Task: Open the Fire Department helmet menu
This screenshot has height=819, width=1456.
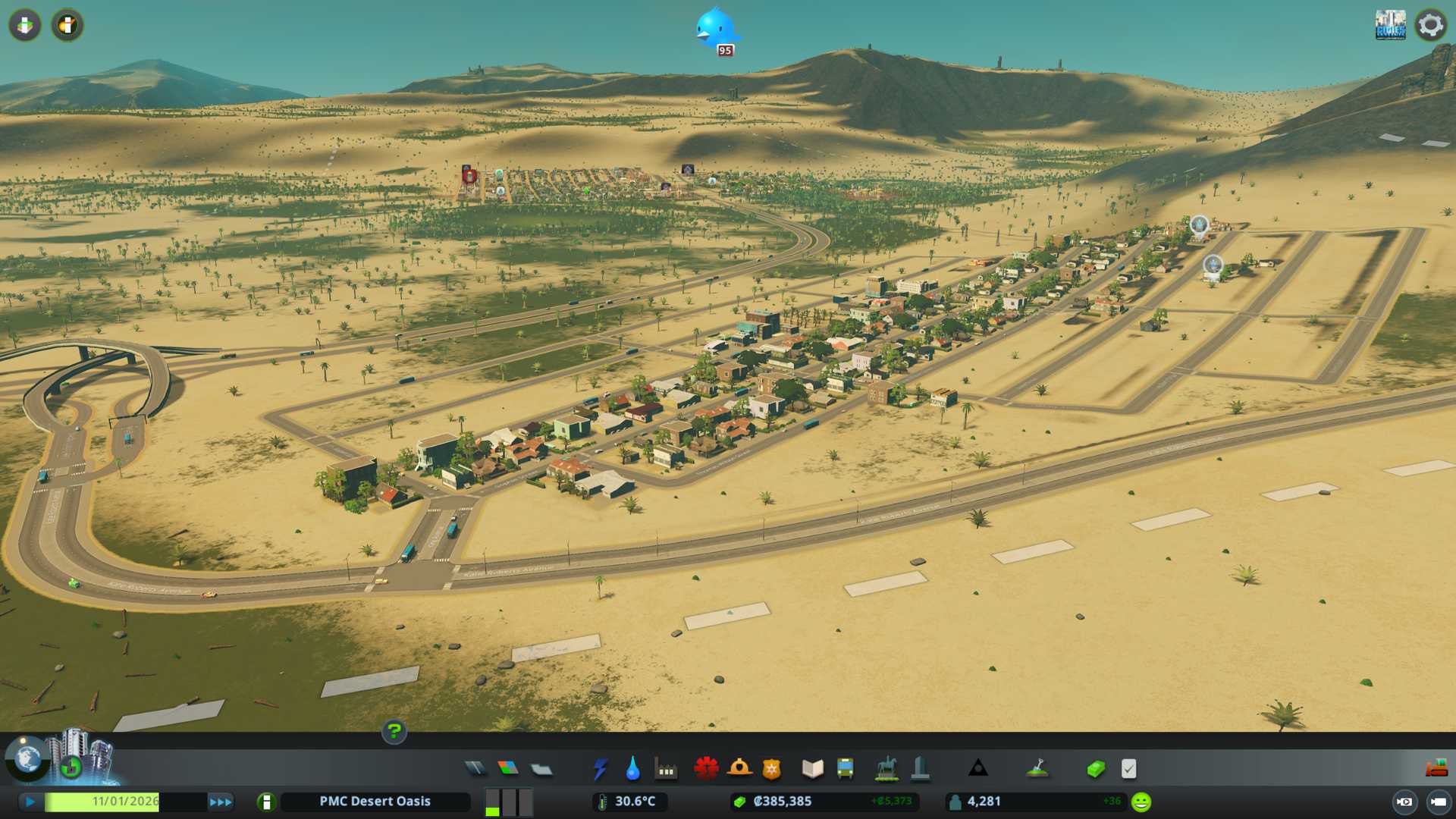Action: coord(739,769)
